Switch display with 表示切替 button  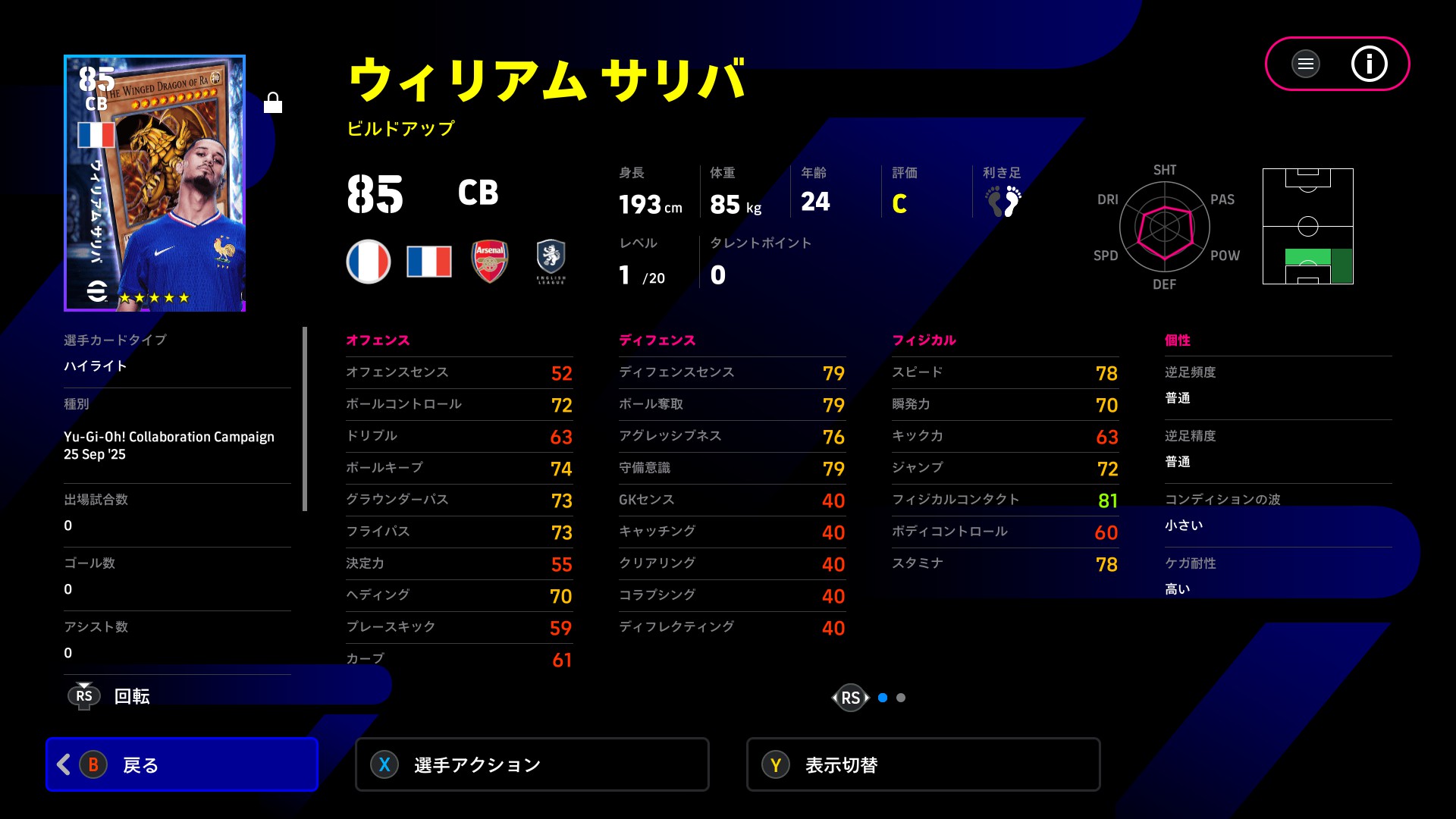(923, 764)
